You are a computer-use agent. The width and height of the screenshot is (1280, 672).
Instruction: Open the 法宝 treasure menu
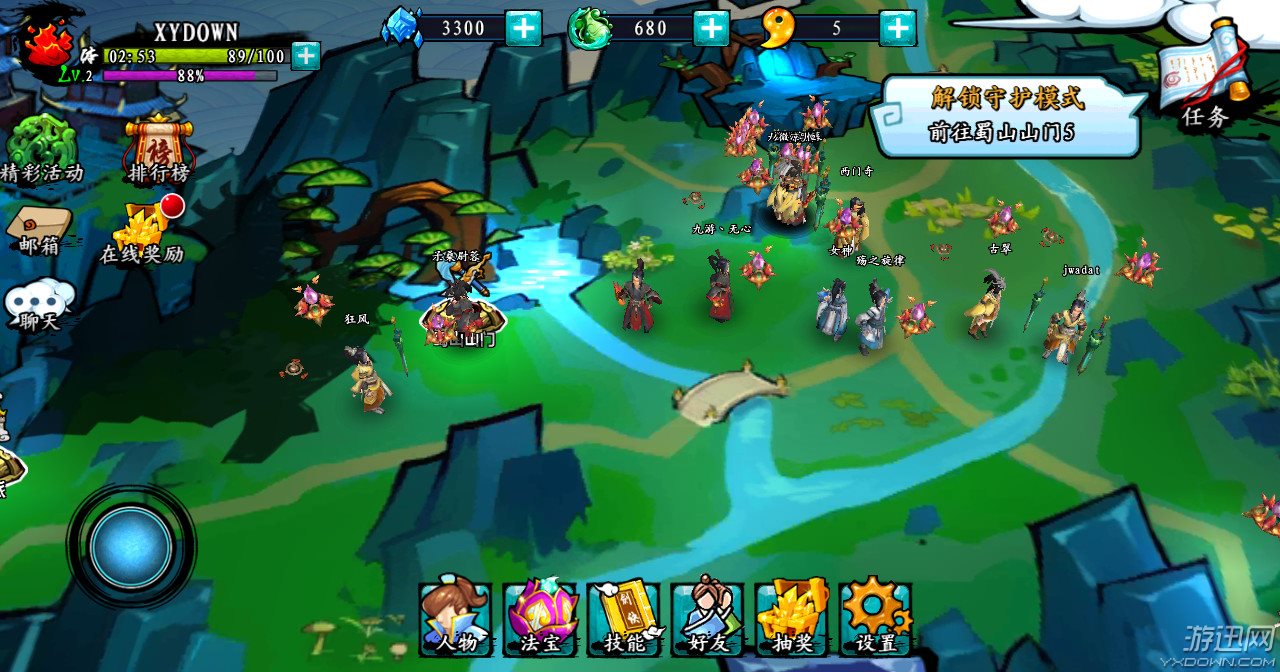541,617
